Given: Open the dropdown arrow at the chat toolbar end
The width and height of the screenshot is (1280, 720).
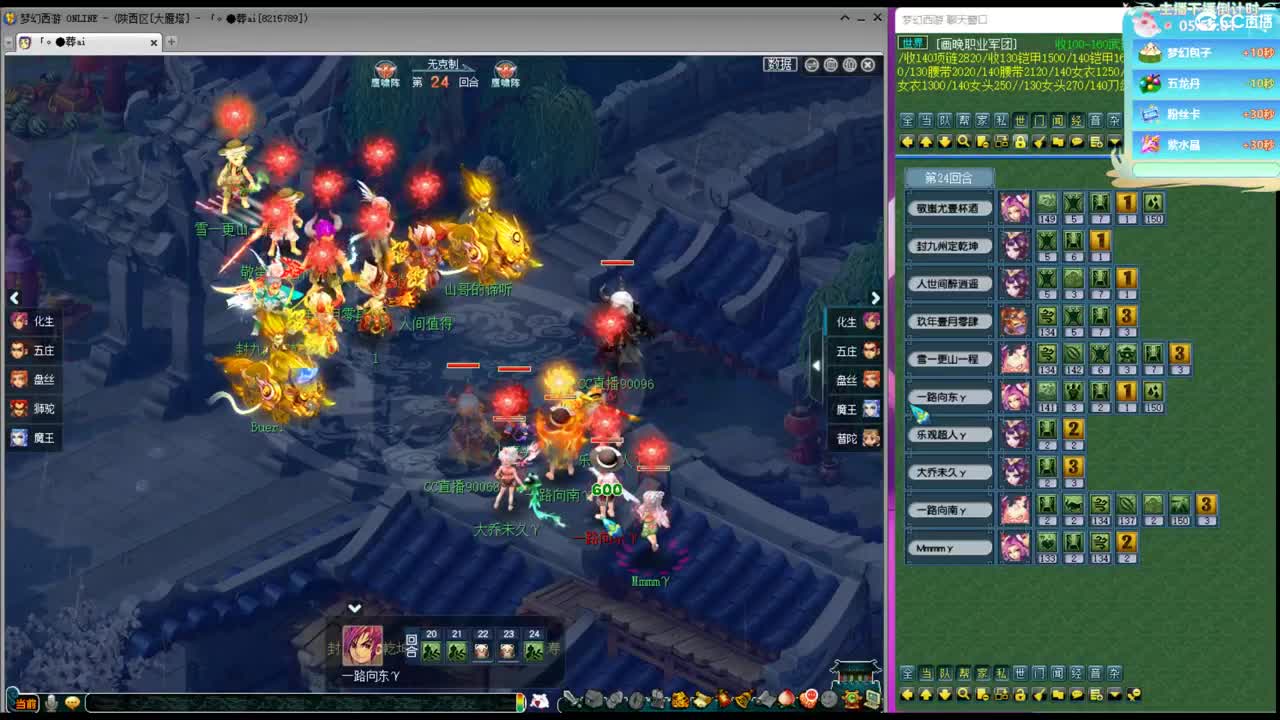Looking at the screenshot, I should click(1115, 142).
